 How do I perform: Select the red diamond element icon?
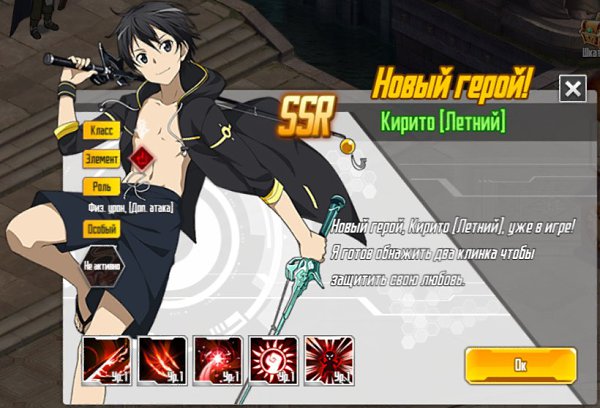pos(143,159)
